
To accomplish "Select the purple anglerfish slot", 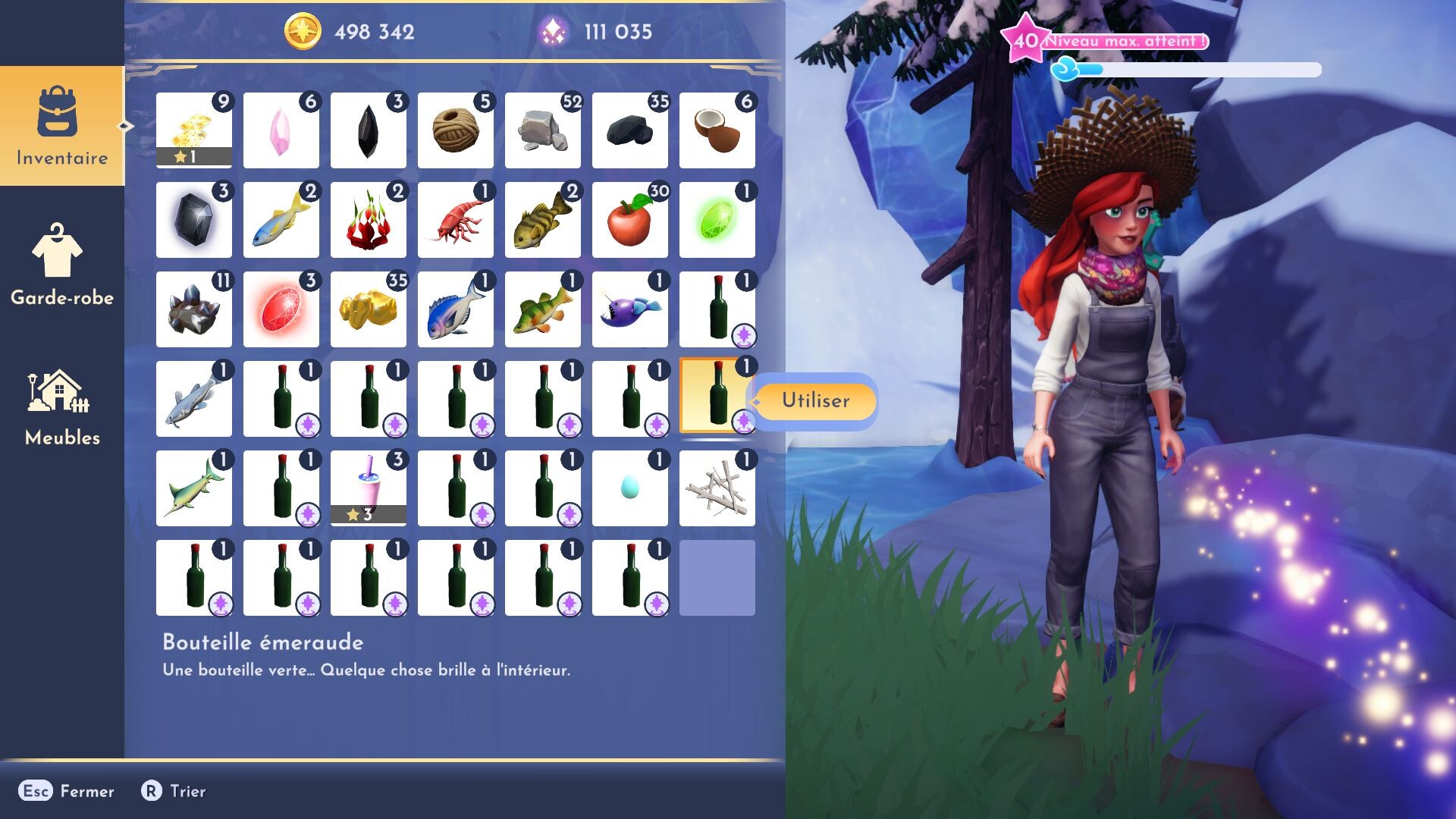I will click(629, 309).
